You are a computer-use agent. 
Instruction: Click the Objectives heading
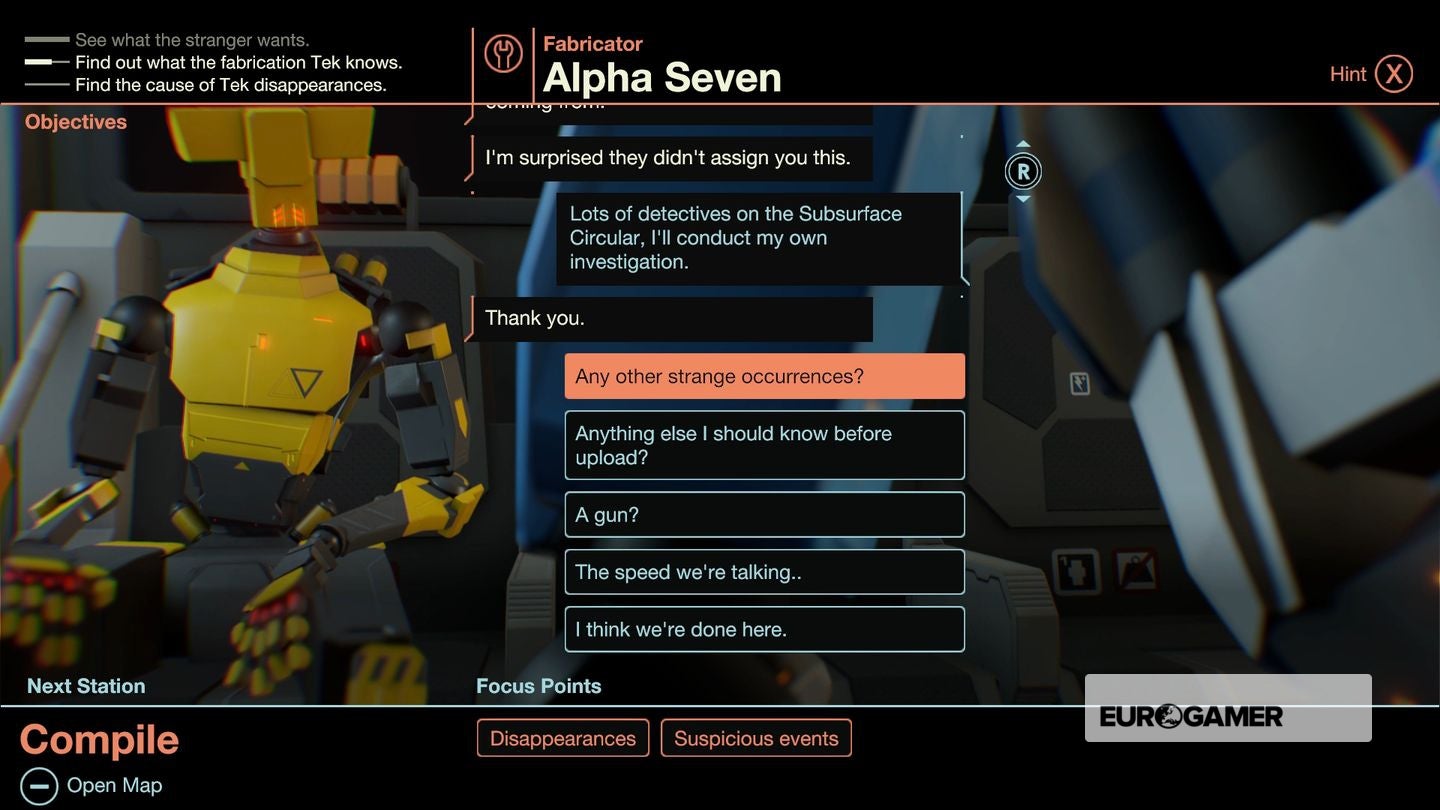click(75, 121)
